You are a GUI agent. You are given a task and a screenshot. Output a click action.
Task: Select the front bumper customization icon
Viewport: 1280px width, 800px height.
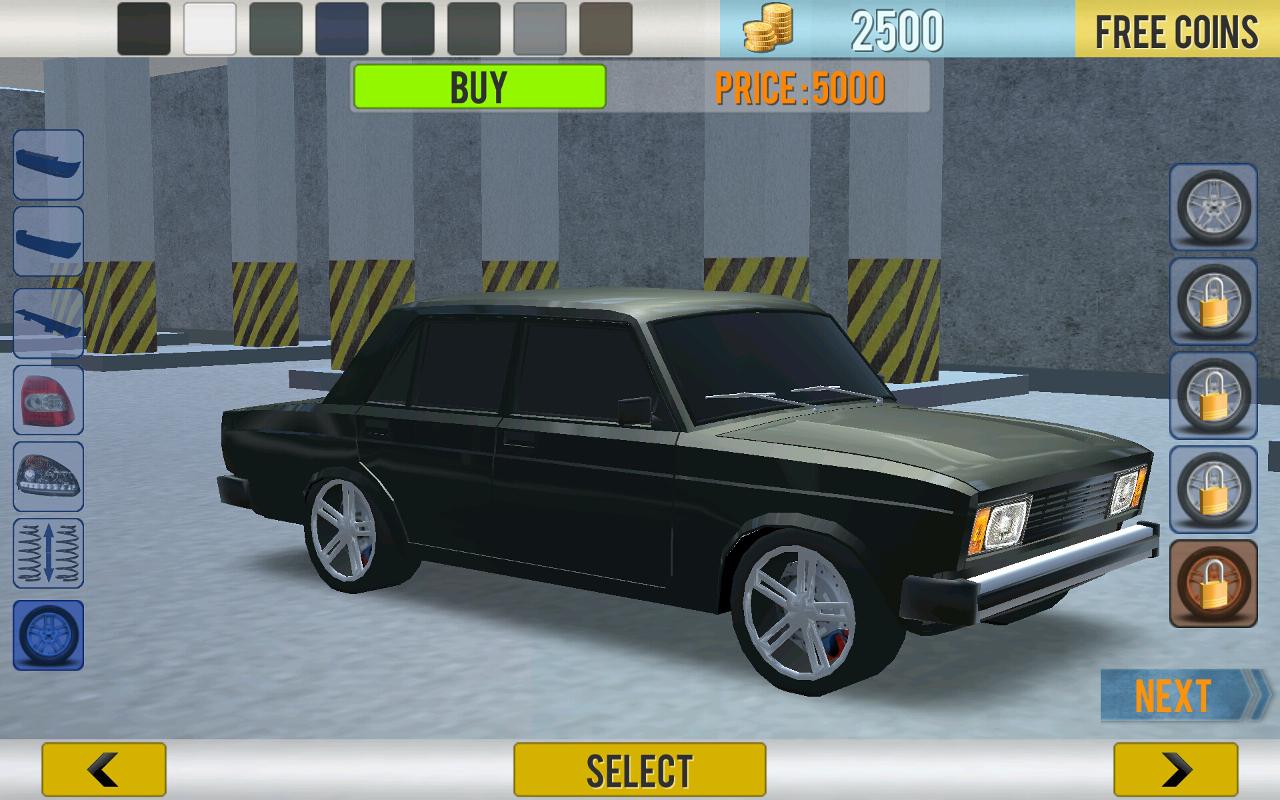coord(48,165)
